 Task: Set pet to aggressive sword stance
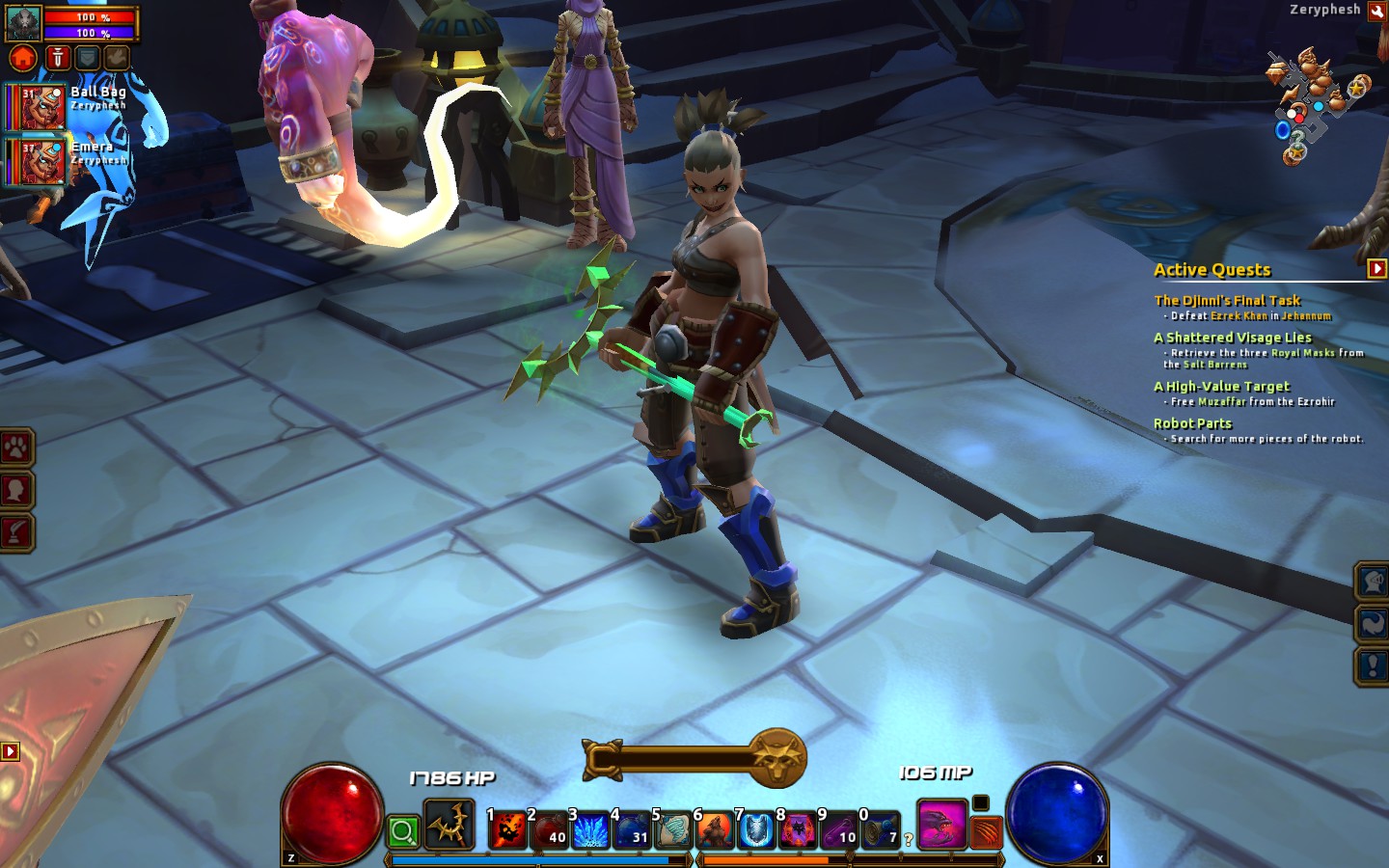click(58, 58)
